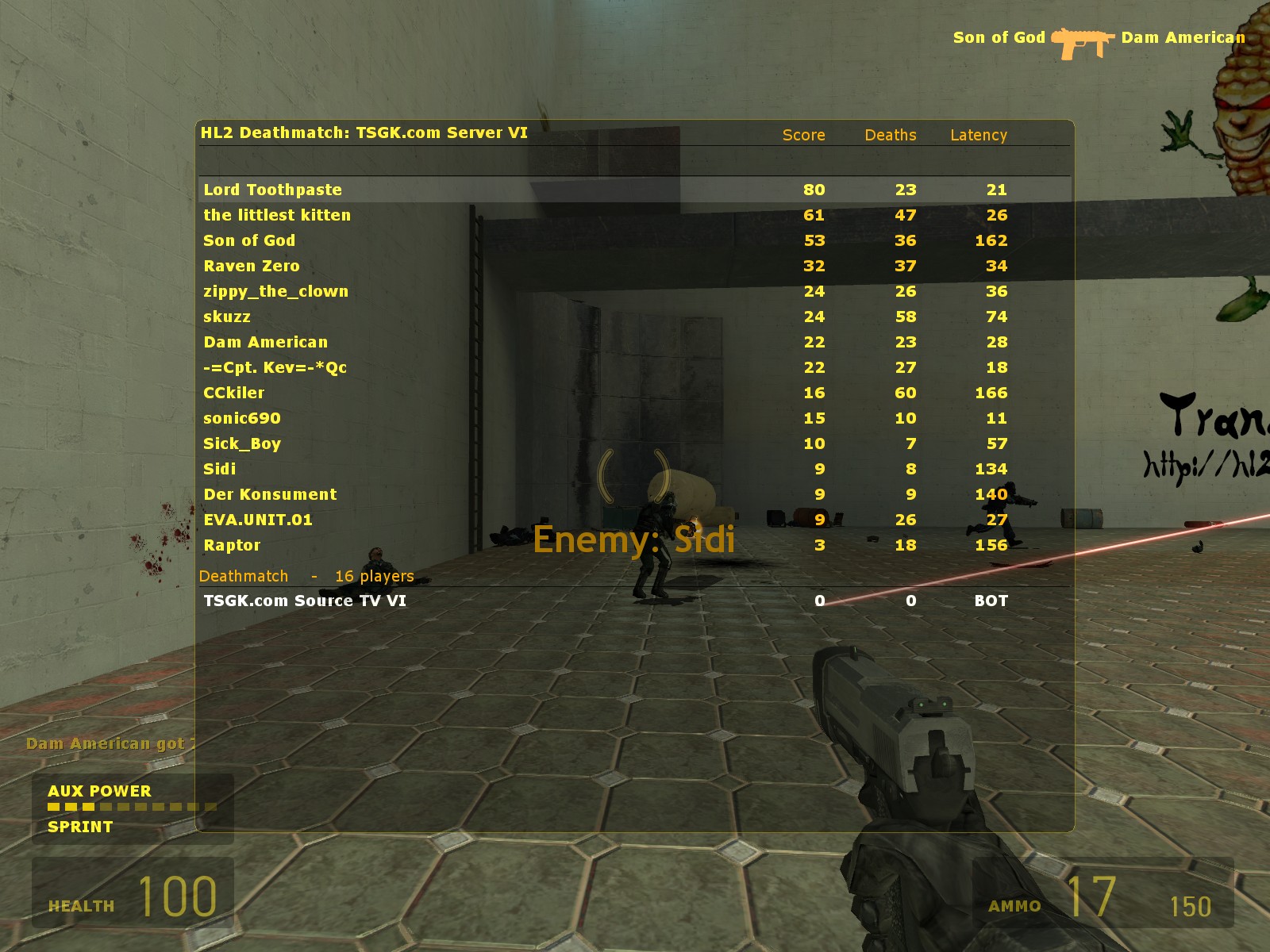The image size is (1270, 952).
Task: Click the AUX POWER label
Action: tap(98, 790)
